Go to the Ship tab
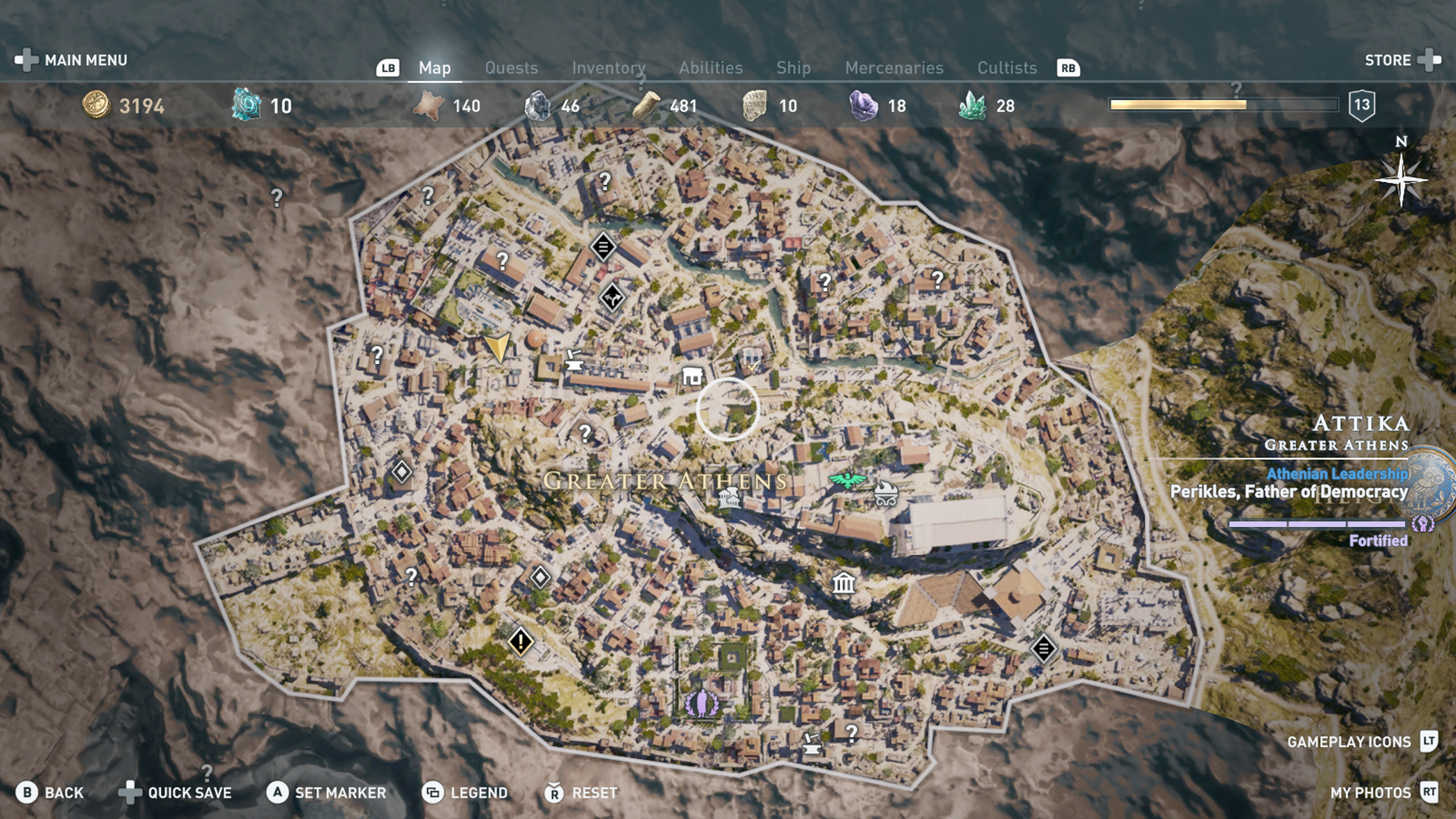Viewport: 1456px width, 819px height. click(x=793, y=68)
